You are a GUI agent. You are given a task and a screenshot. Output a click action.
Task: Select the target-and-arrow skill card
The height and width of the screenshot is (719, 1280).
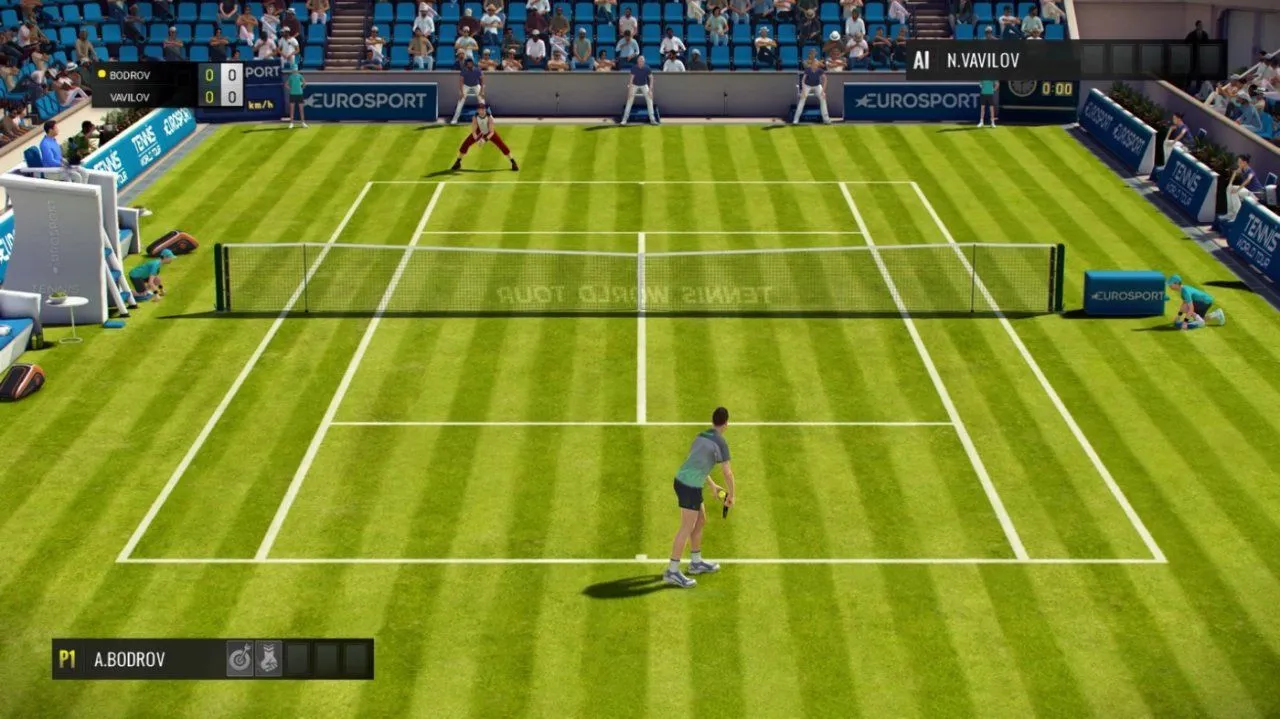tap(240, 659)
